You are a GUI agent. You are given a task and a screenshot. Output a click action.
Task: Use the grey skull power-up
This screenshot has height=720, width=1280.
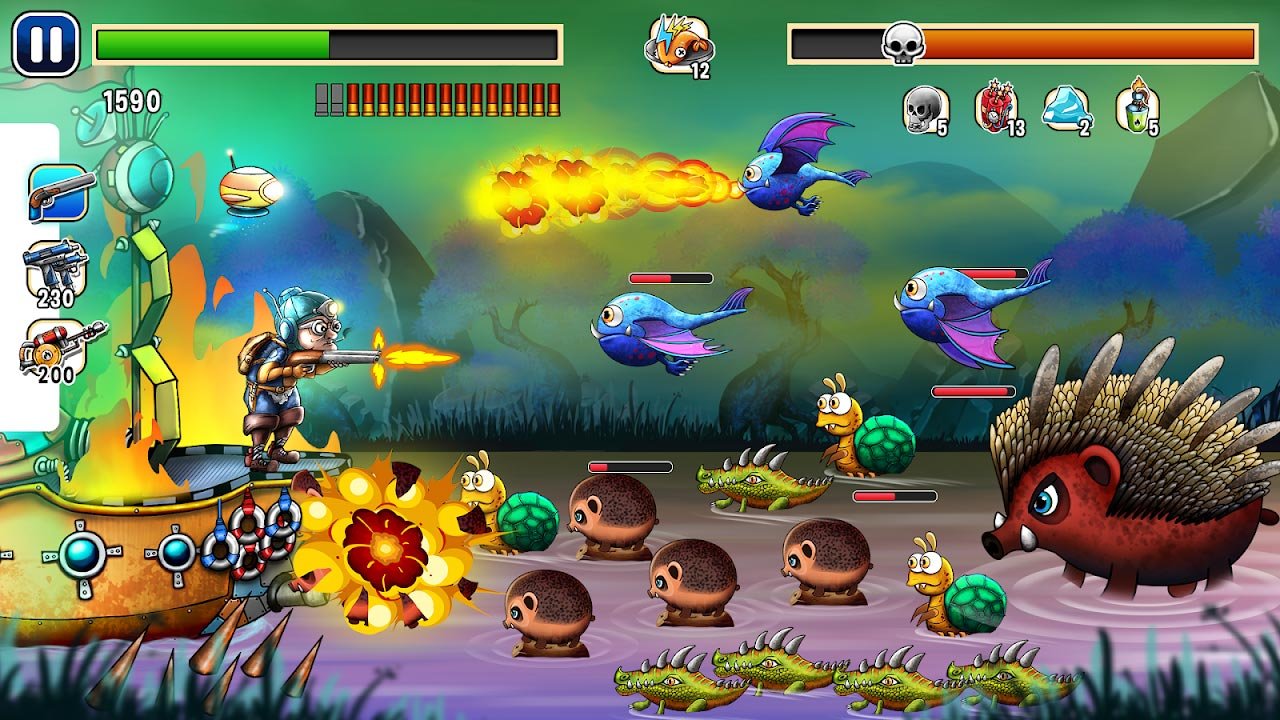[925, 109]
